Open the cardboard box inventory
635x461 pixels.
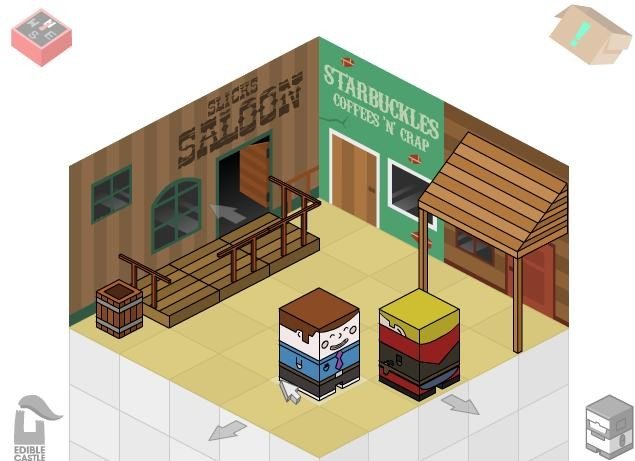pos(590,33)
